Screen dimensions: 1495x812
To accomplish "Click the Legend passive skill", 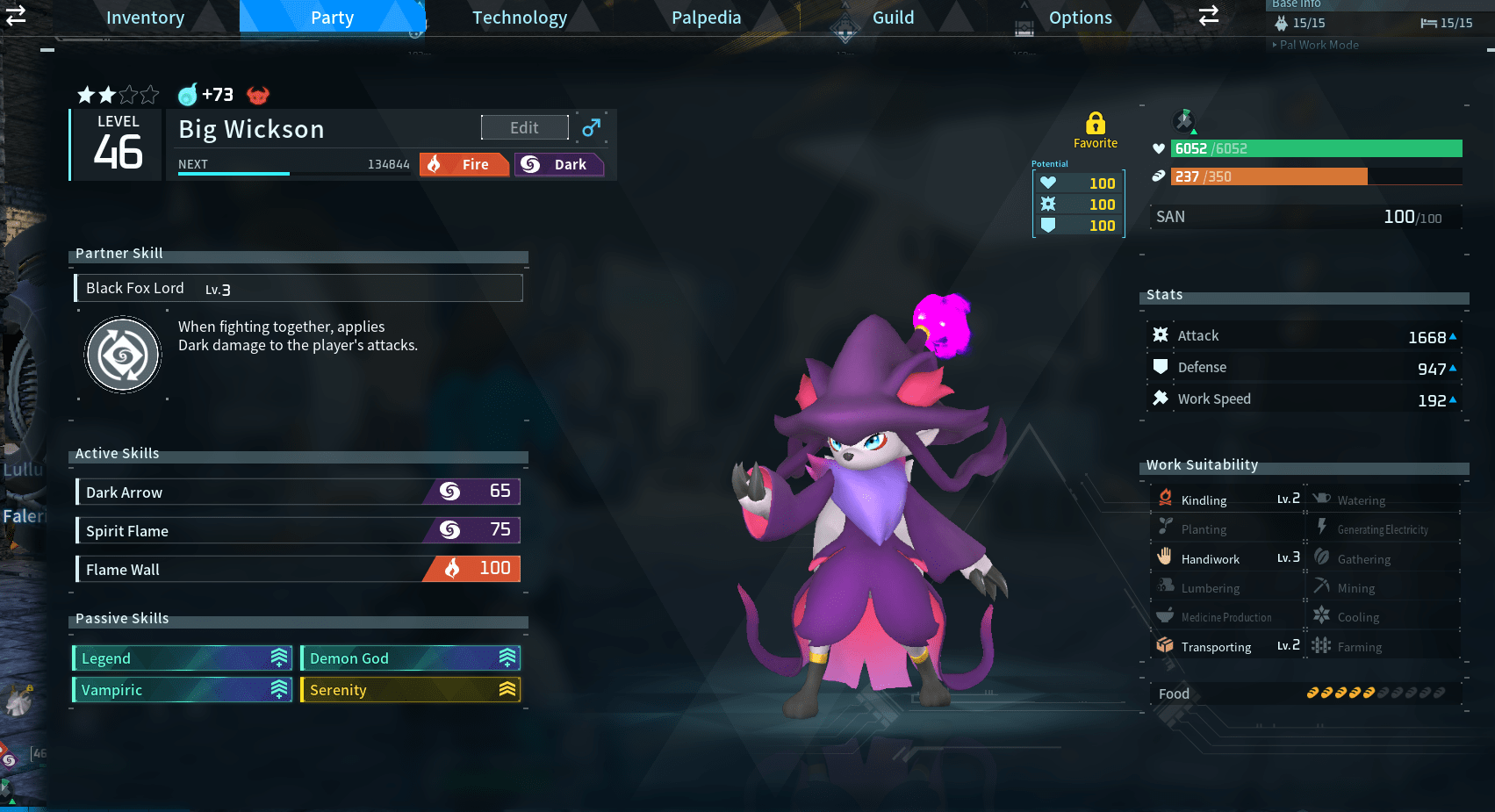I will (182, 658).
